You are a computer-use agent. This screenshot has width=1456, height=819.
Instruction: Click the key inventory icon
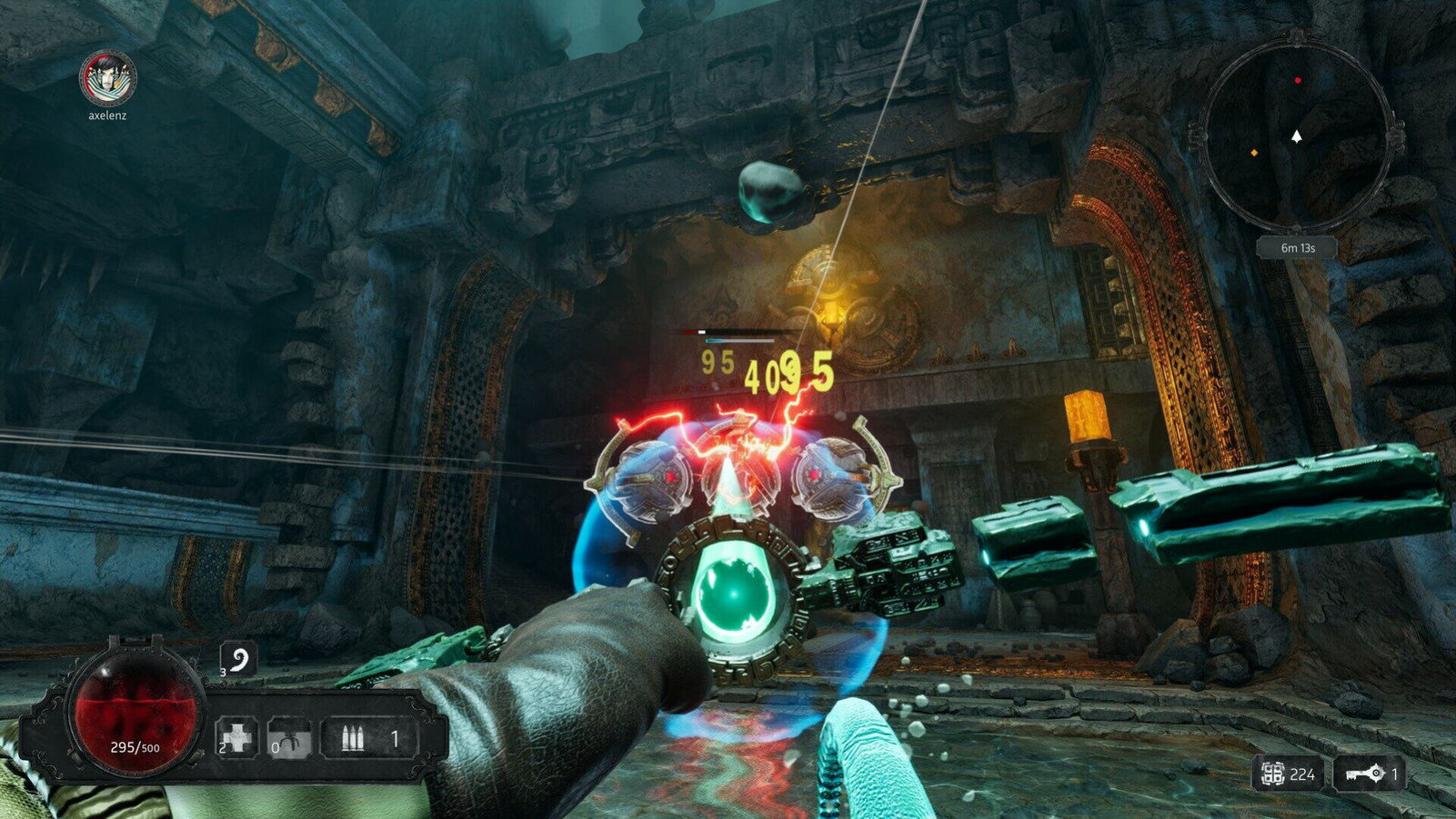pyautogui.click(x=1363, y=774)
